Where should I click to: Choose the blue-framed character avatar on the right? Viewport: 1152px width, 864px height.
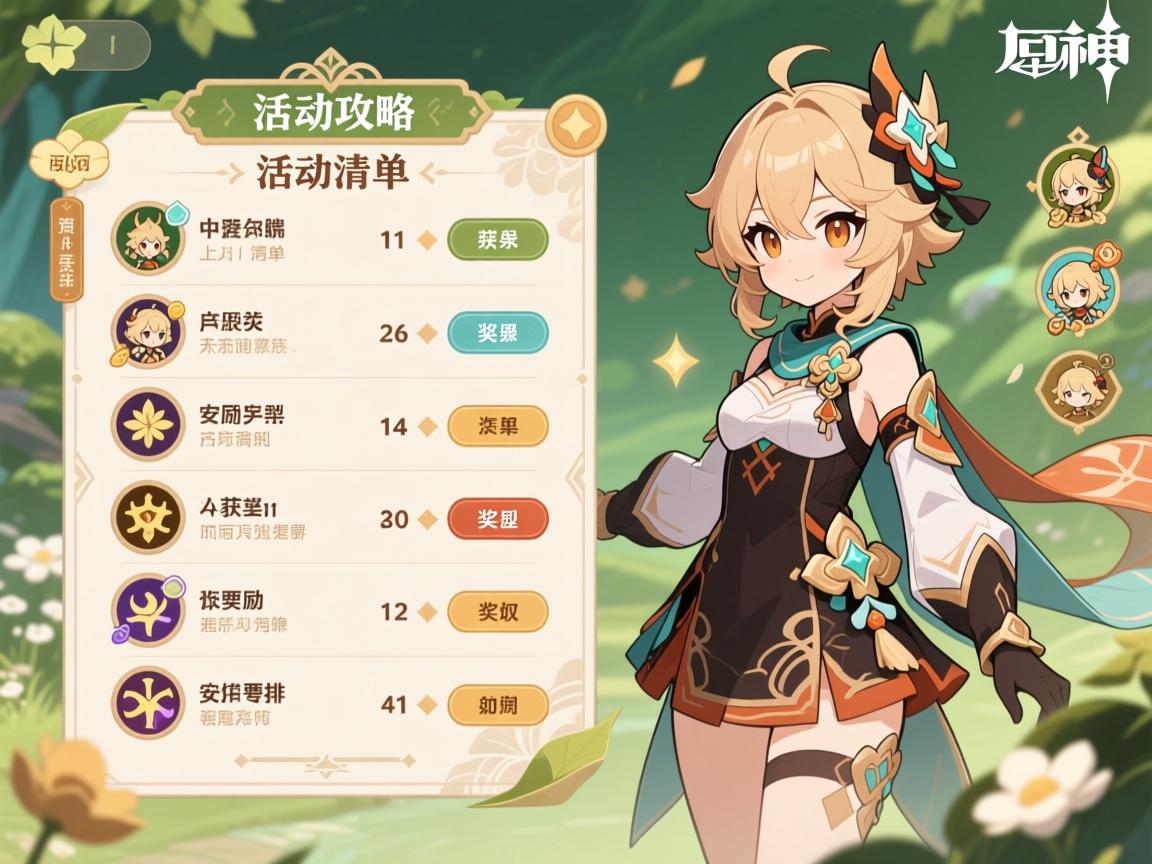(1077, 290)
